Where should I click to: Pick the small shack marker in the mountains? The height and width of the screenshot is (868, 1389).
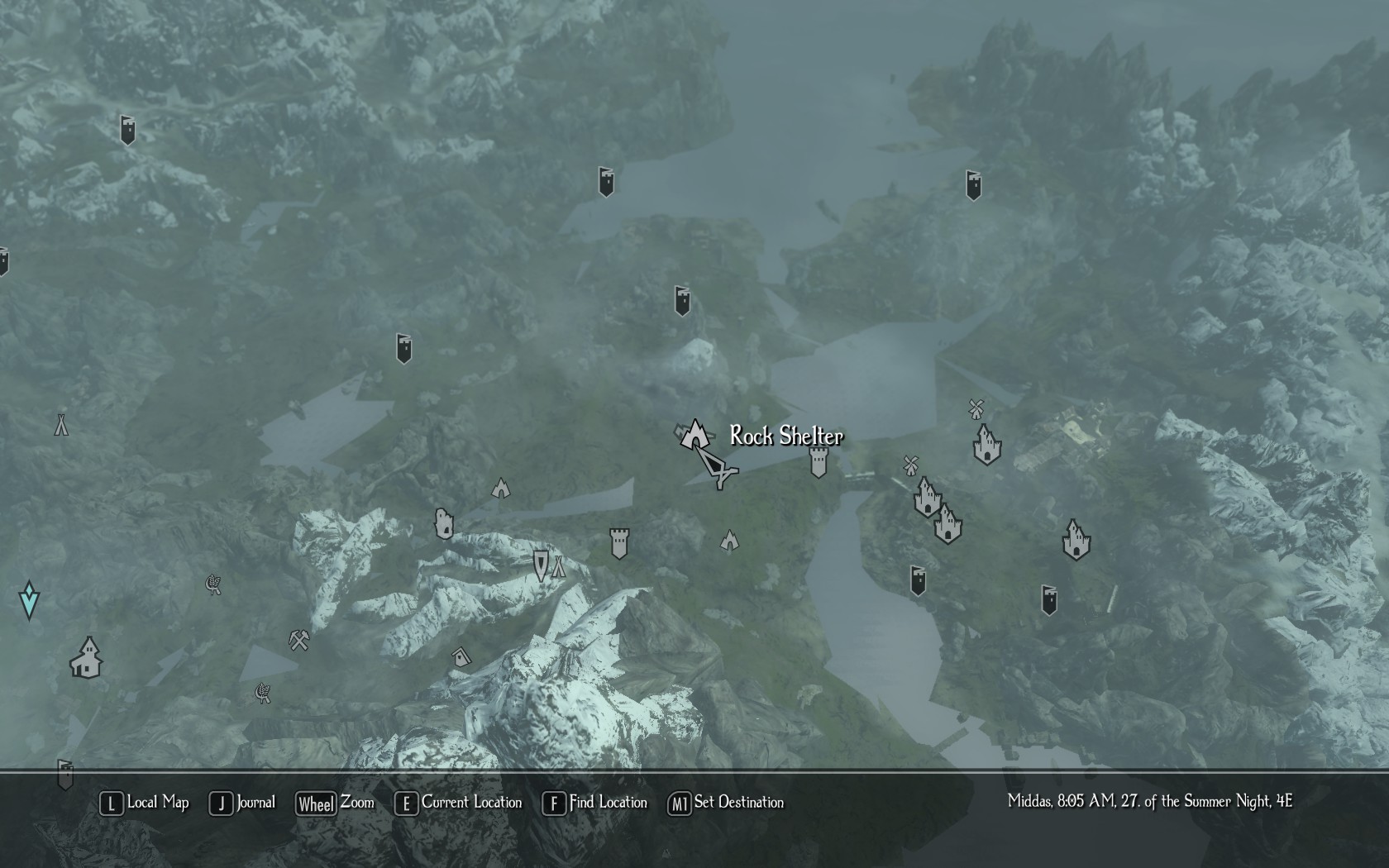pos(461,657)
